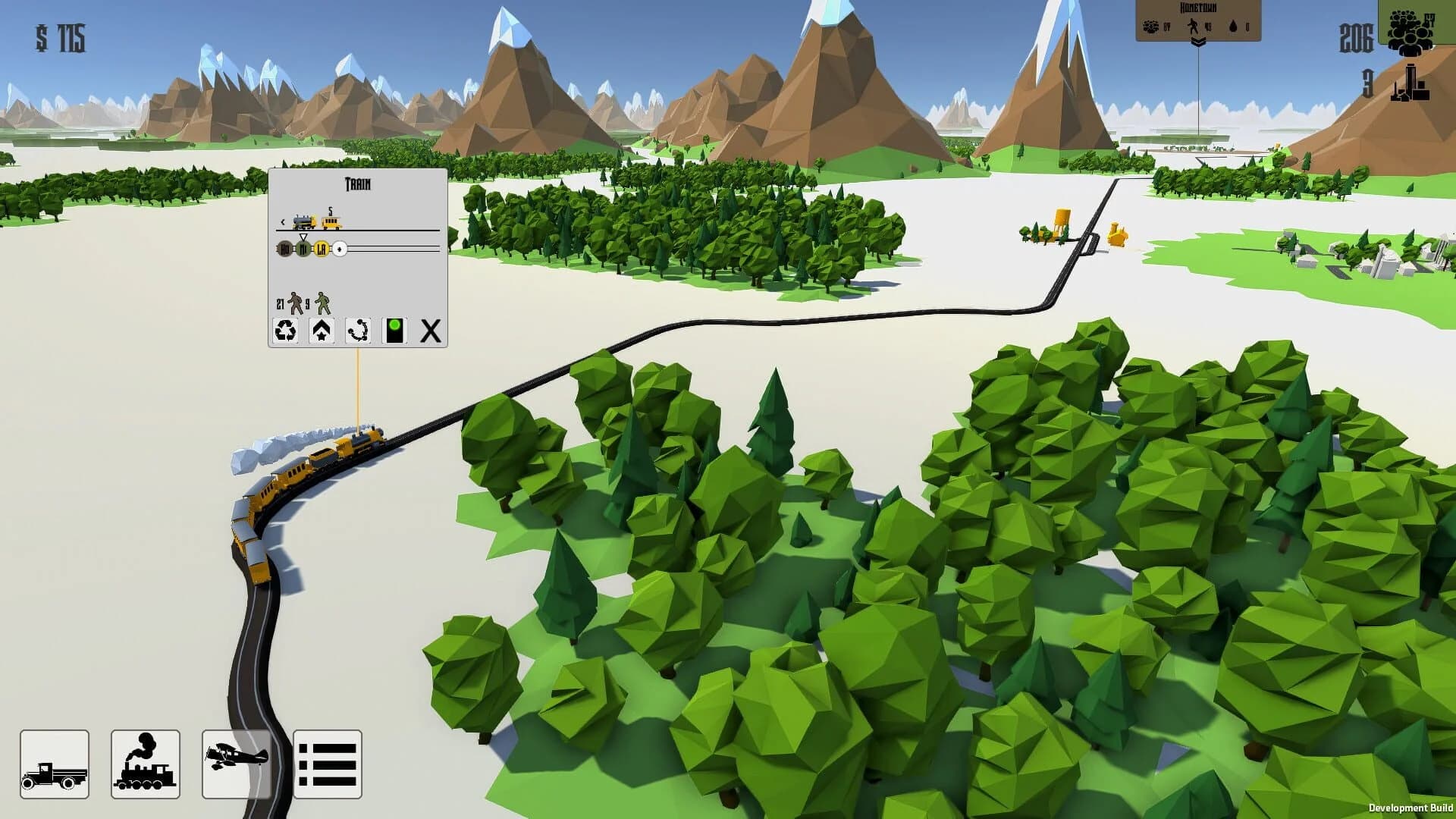Select the airplane icon
Screen dimensions: 1456x819
237,766
